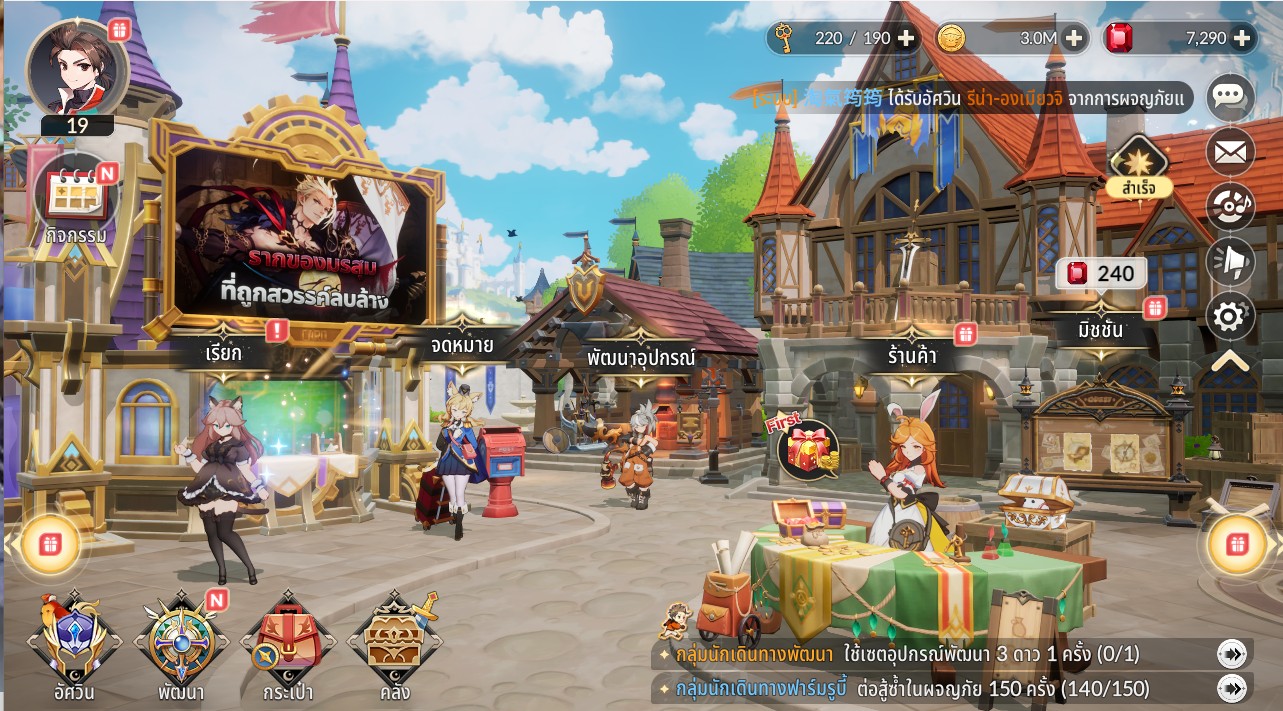Open the จดหมาย mailbox label

(461, 346)
